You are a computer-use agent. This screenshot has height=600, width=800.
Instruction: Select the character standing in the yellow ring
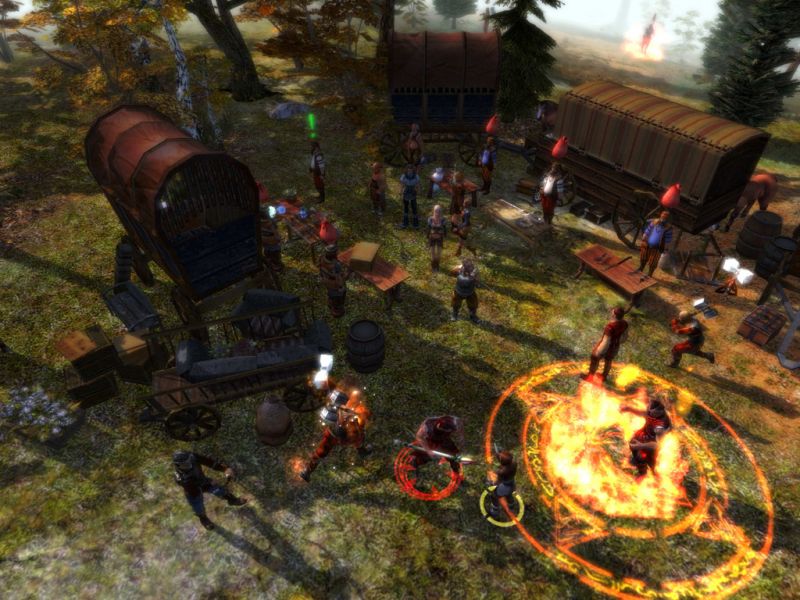click(x=502, y=483)
